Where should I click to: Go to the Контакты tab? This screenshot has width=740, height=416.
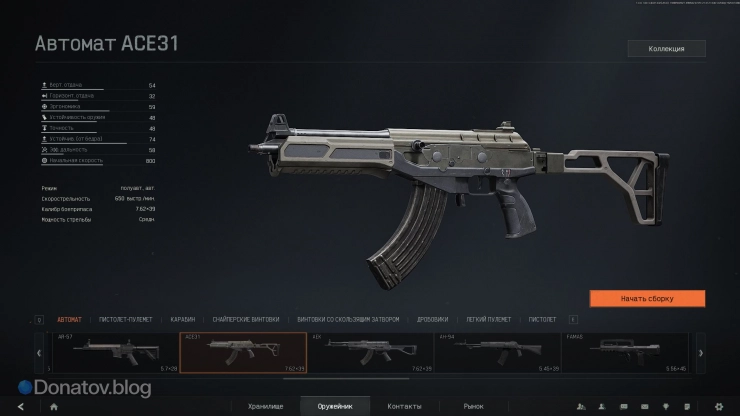coord(404,406)
